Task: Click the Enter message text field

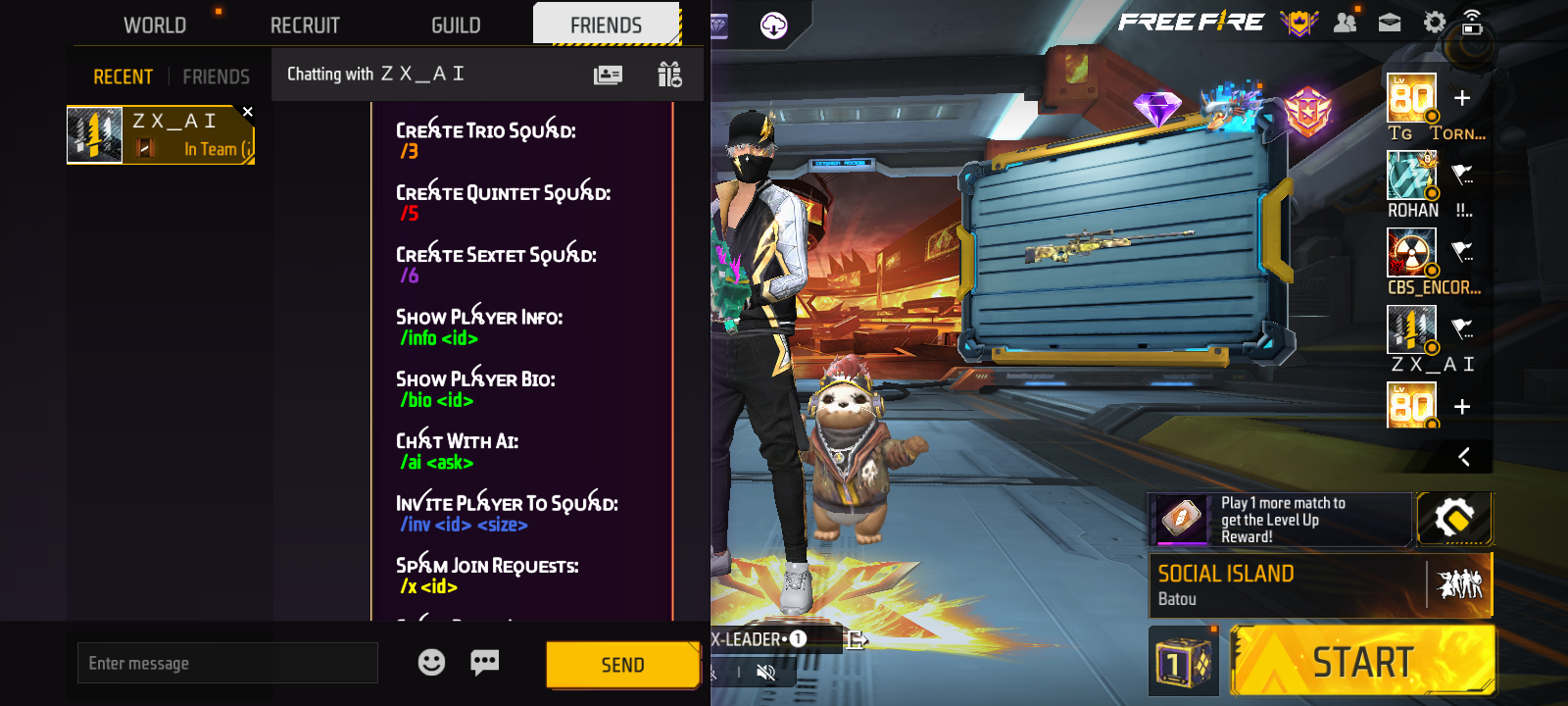Action: pyautogui.click(x=227, y=664)
